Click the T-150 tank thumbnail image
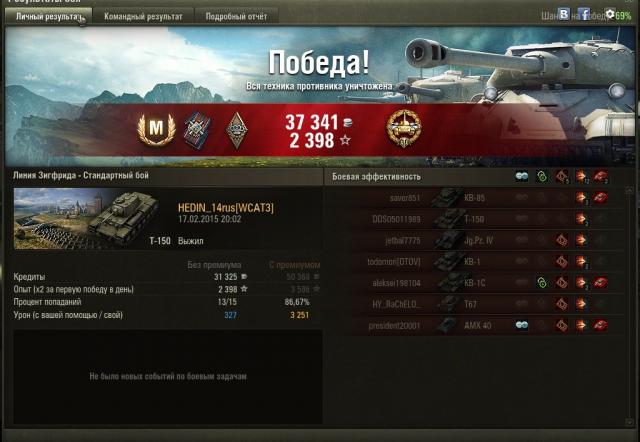 coord(80,218)
